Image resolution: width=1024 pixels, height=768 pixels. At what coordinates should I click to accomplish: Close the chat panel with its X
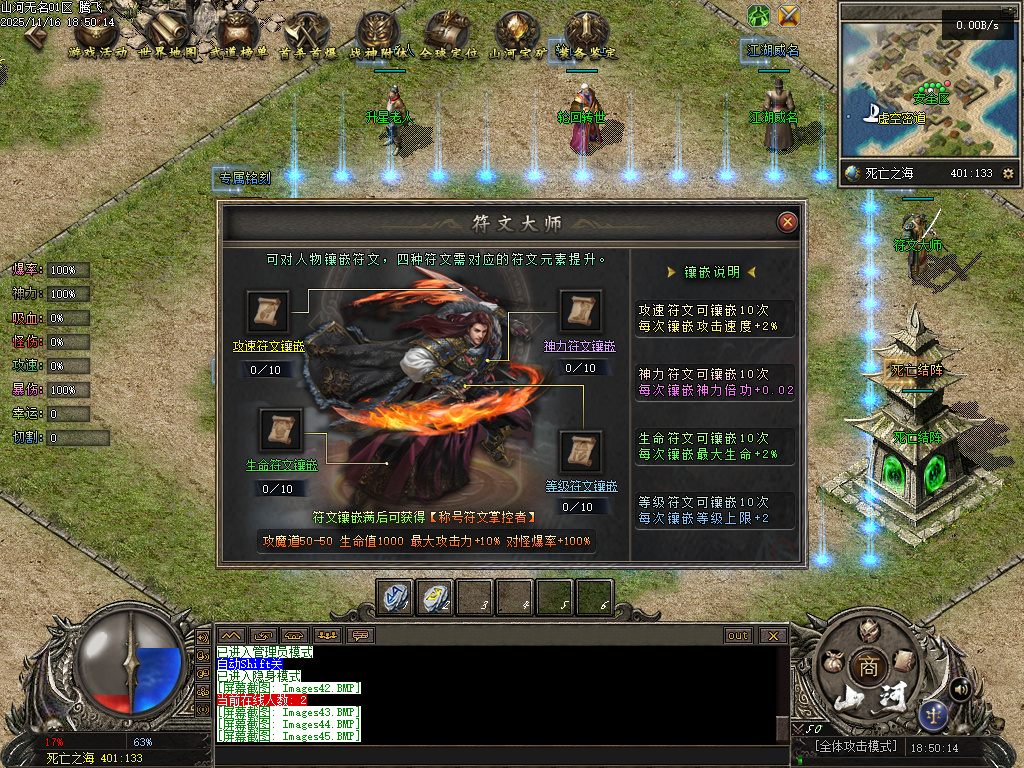[x=773, y=635]
